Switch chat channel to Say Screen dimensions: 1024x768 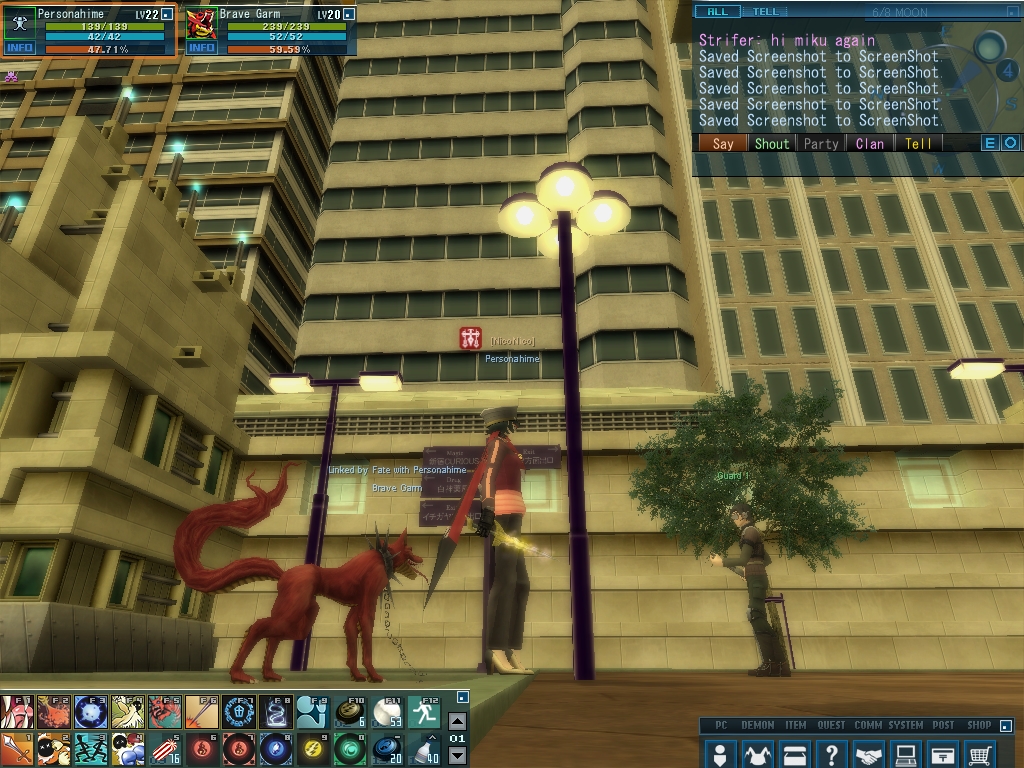pyautogui.click(x=722, y=144)
